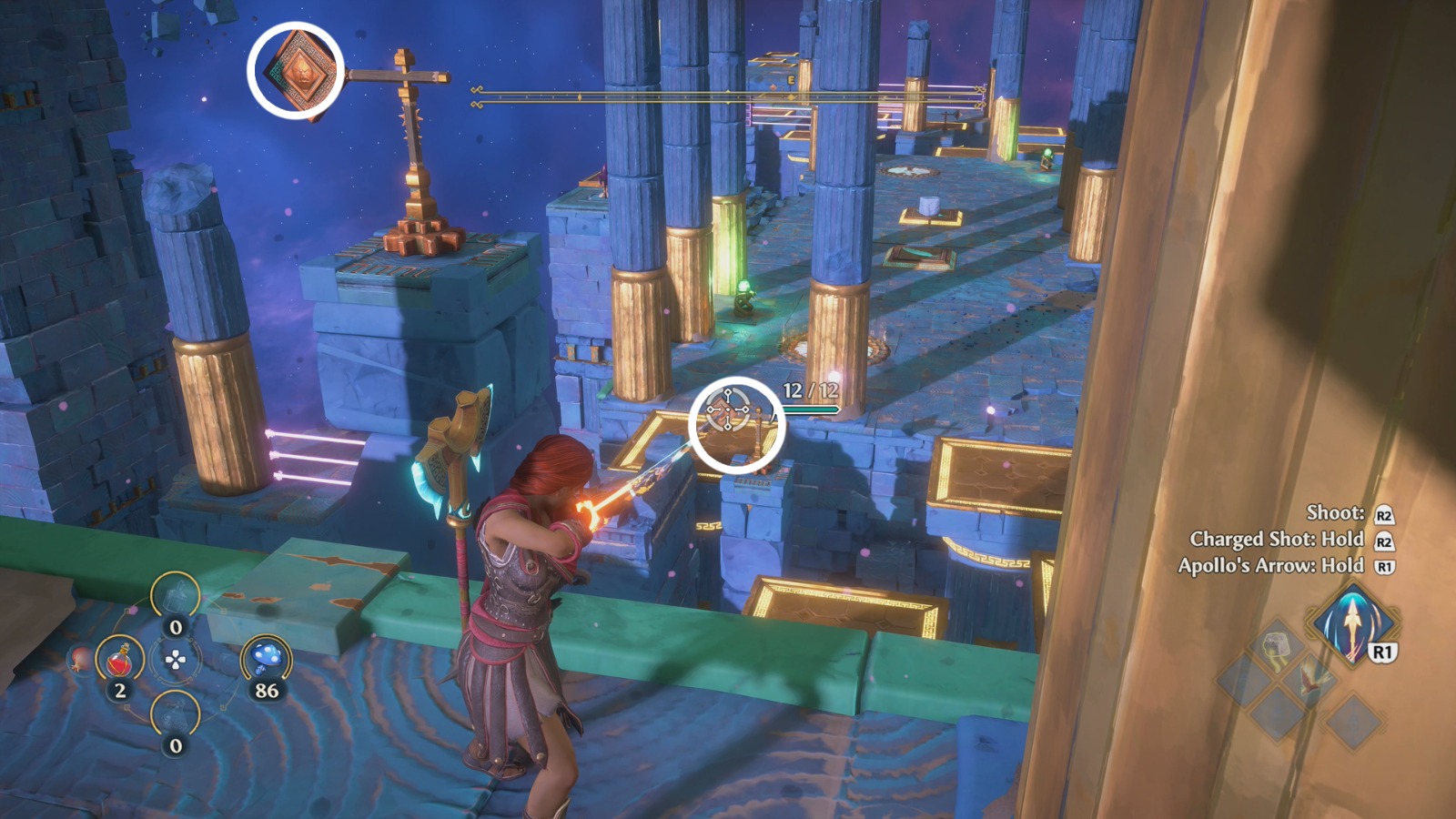The height and width of the screenshot is (819, 1456).
Task: Click the D-pad icon at the potion wheel center
Action: click(x=176, y=658)
